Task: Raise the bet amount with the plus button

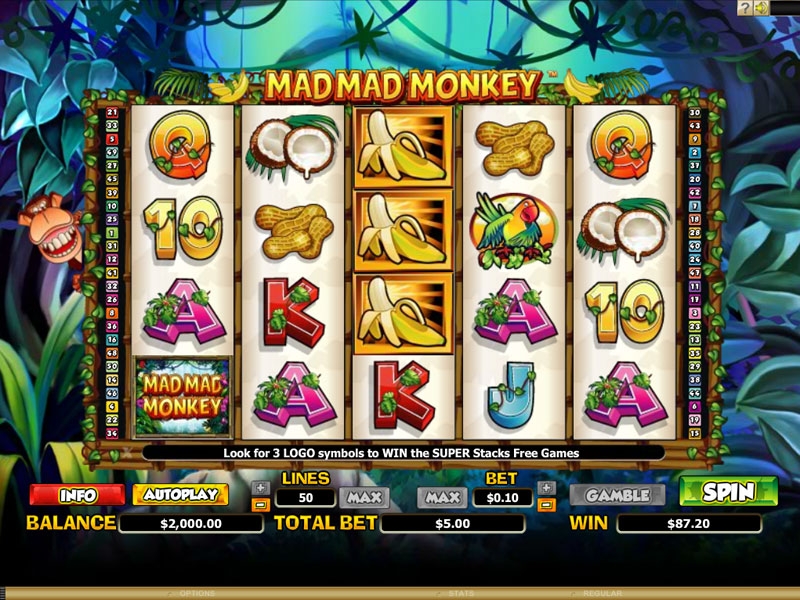Action: pyautogui.click(x=546, y=488)
